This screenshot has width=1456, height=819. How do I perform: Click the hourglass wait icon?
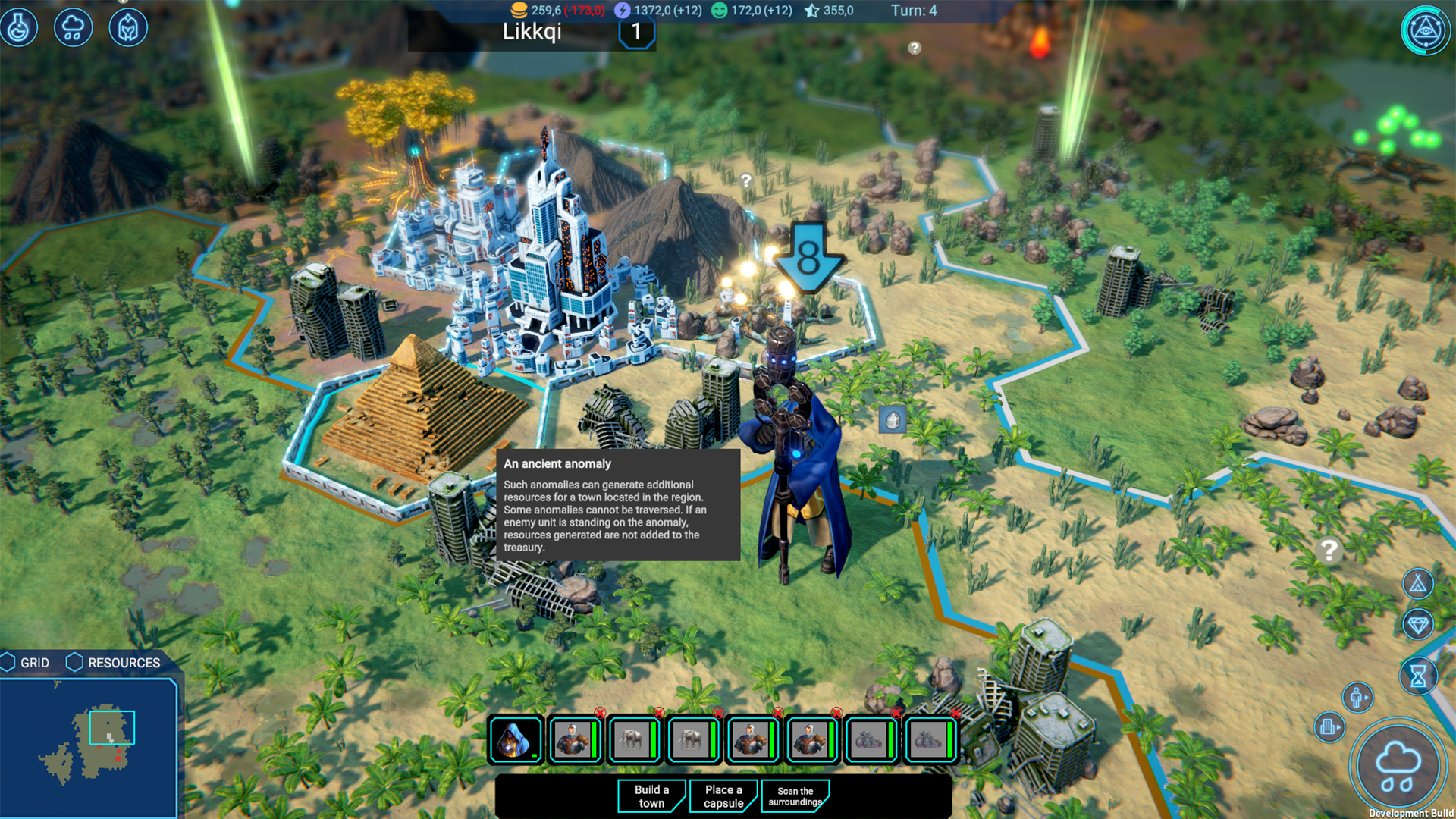[1419, 673]
